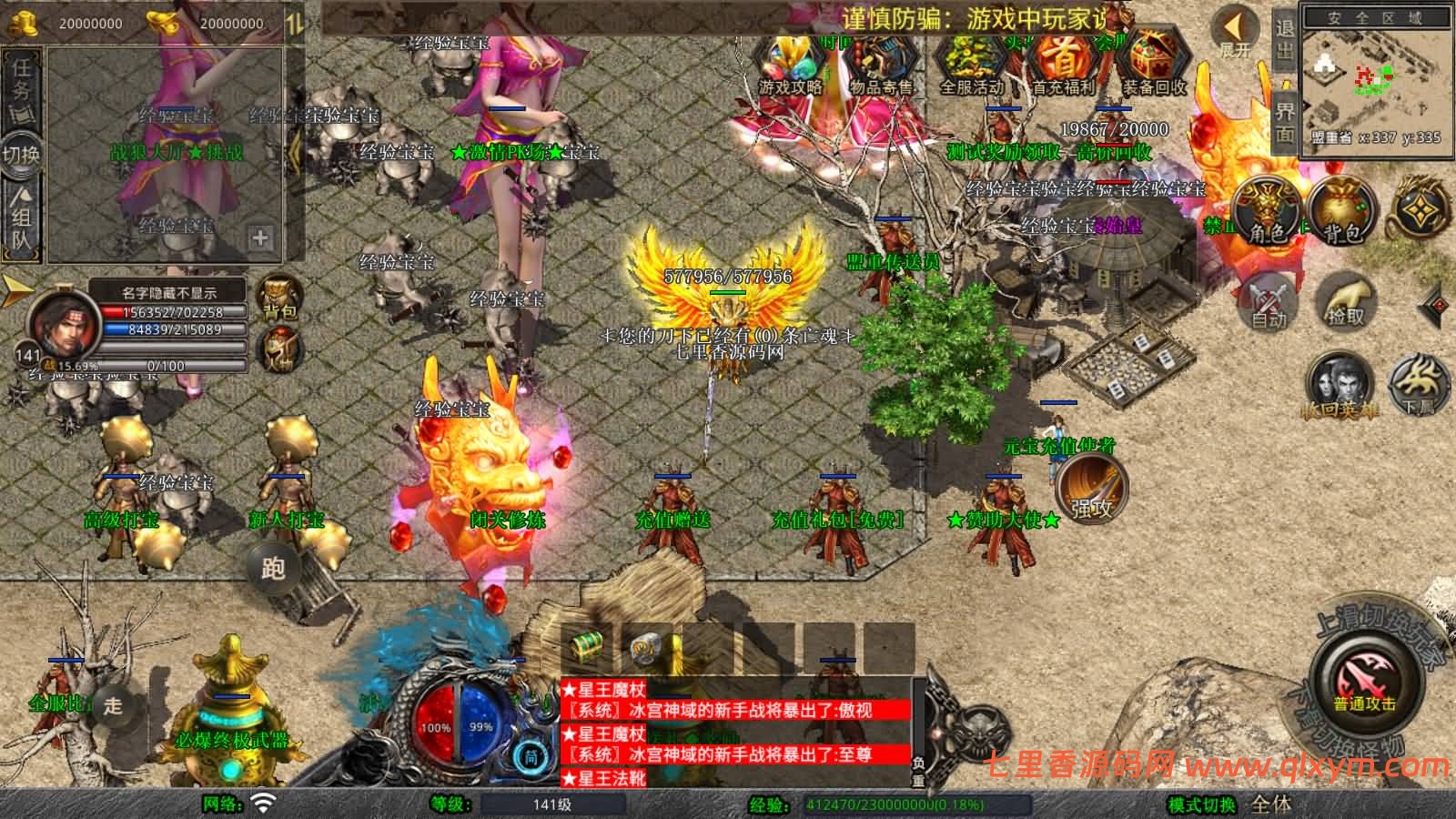Open the 任务 quest tab
The width and height of the screenshot is (1456, 819).
click(21, 86)
